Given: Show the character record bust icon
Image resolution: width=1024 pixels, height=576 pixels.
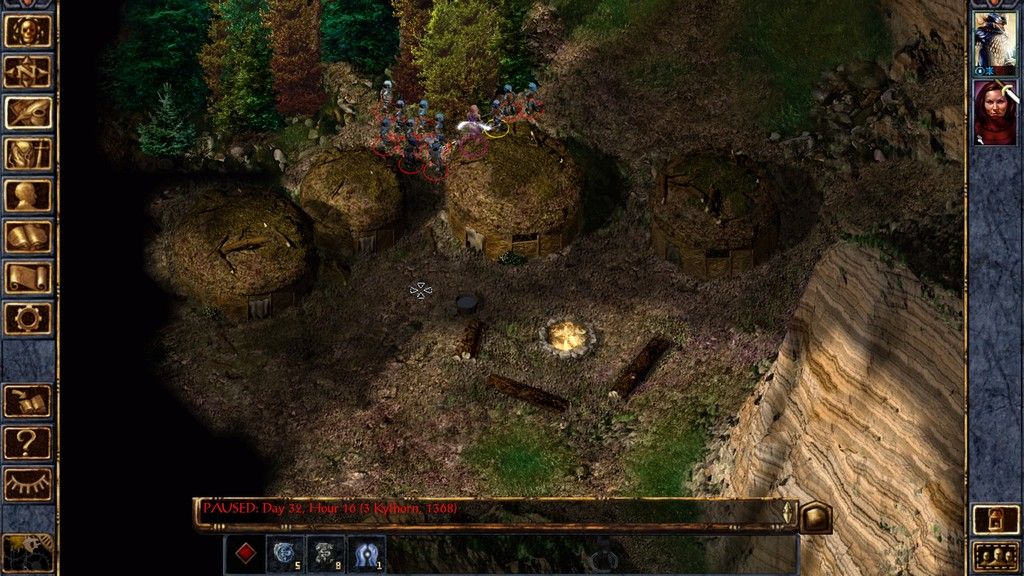Looking at the screenshot, I should coord(28,195).
